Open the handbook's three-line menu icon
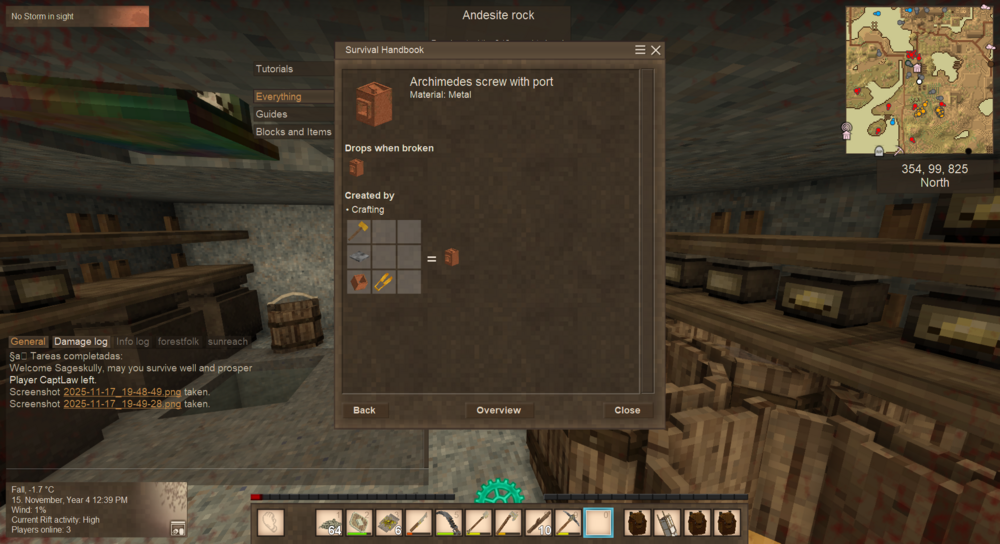Viewport: 1000px width, 544px height. [x=640, y=50]
